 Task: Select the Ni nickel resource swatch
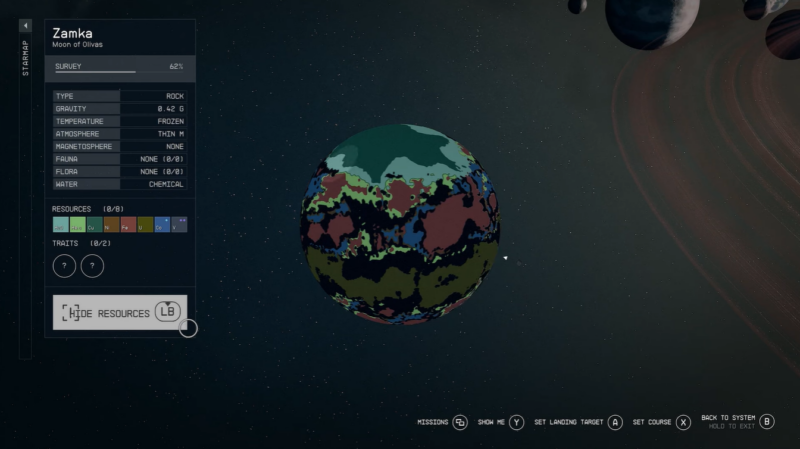pos(111,225)
